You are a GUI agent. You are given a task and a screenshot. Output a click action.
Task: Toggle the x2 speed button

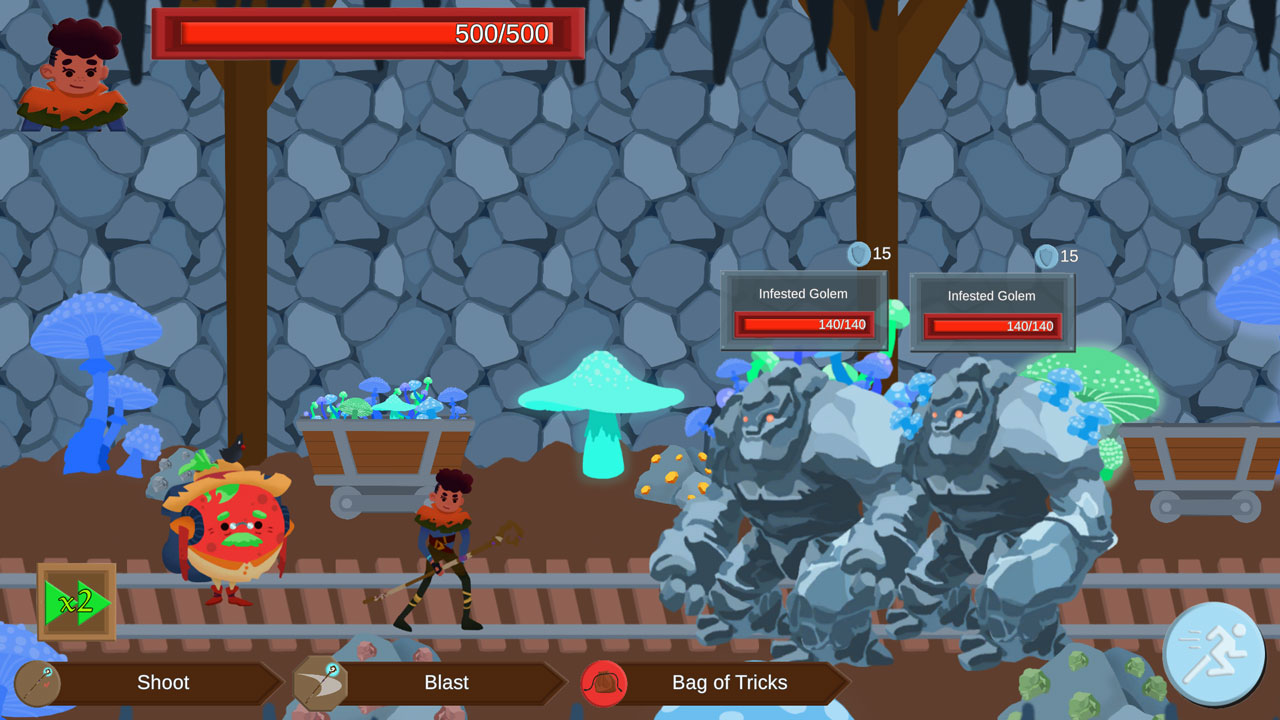(77, 602)
